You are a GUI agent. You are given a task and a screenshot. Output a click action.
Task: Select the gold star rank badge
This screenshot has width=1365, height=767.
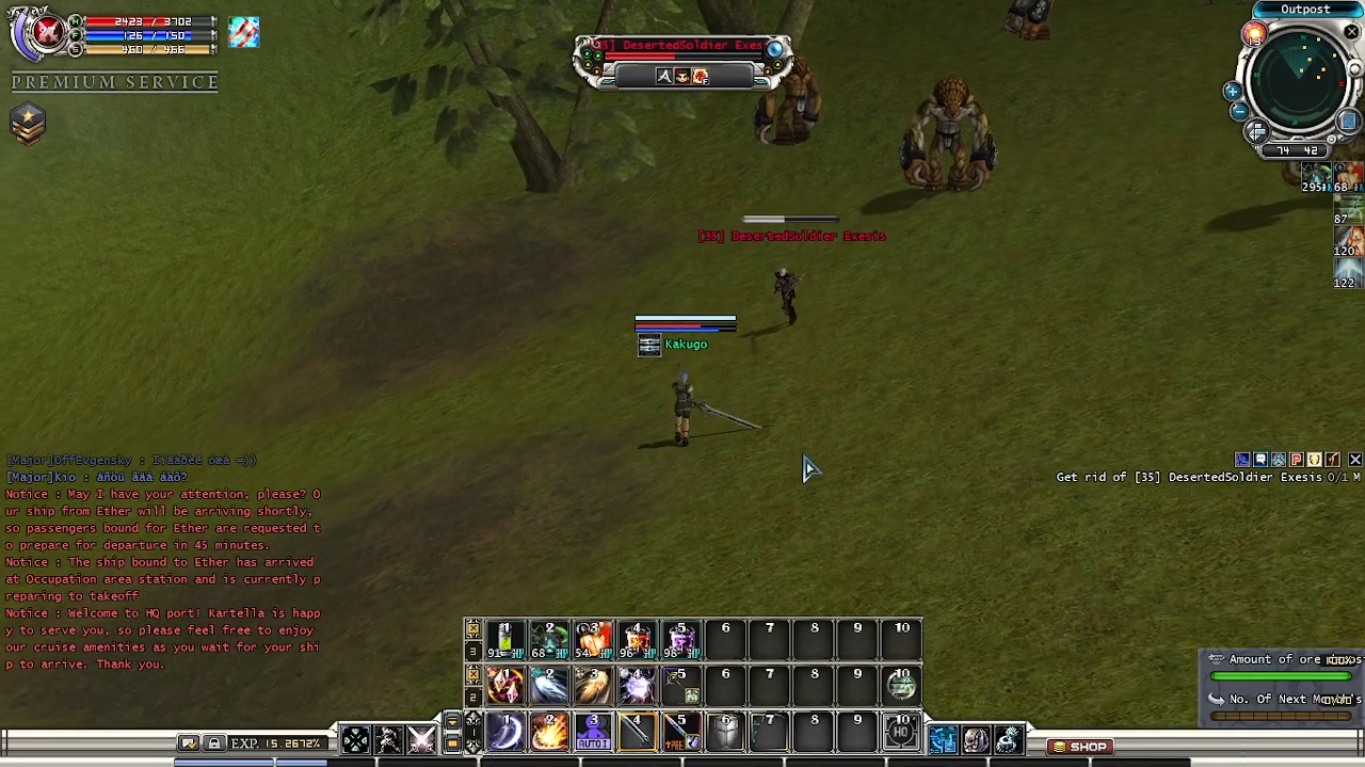point(28,124)
